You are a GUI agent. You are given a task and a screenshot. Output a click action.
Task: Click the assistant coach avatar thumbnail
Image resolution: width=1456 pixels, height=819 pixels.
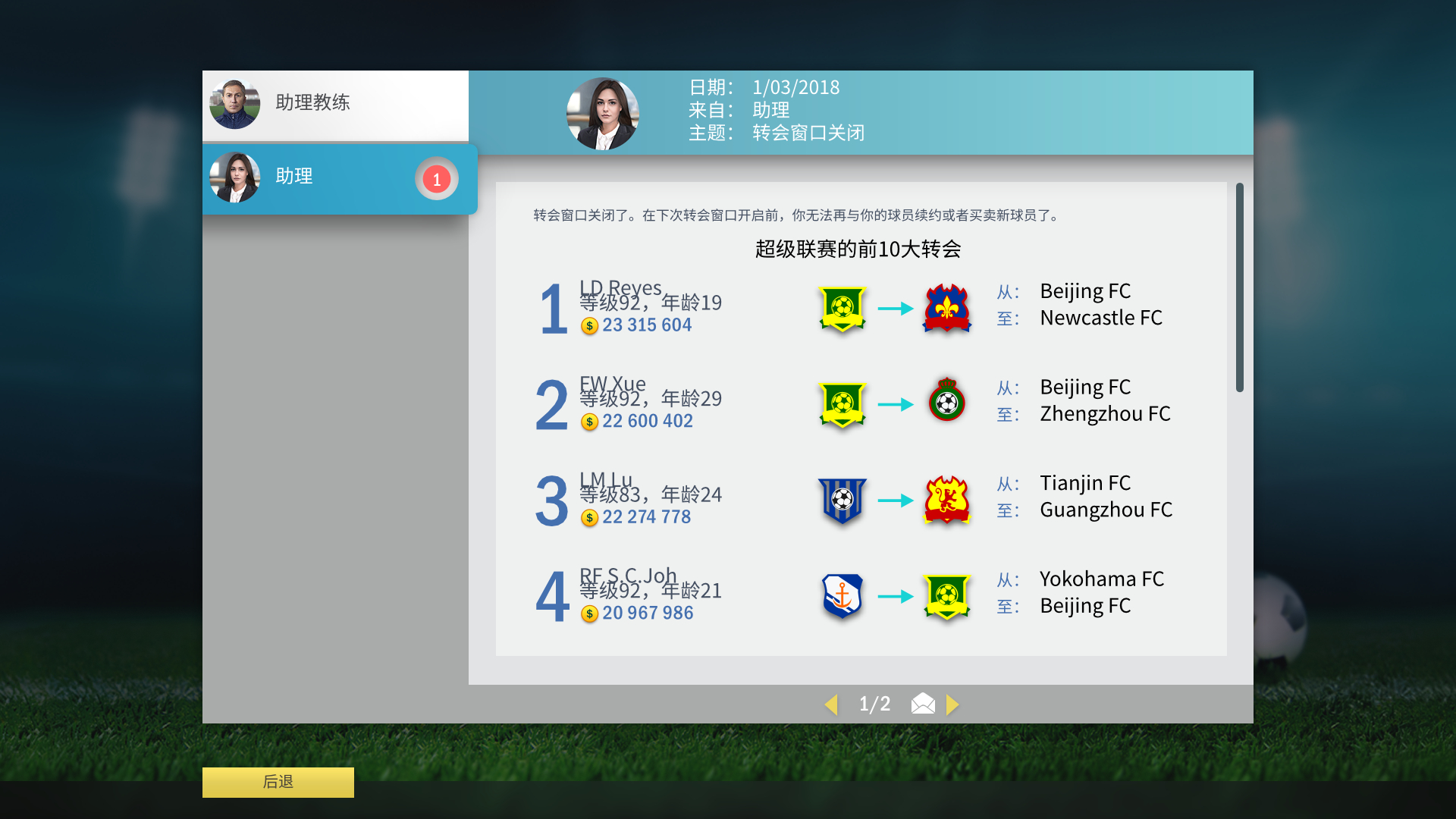click(x=234, y=105)
